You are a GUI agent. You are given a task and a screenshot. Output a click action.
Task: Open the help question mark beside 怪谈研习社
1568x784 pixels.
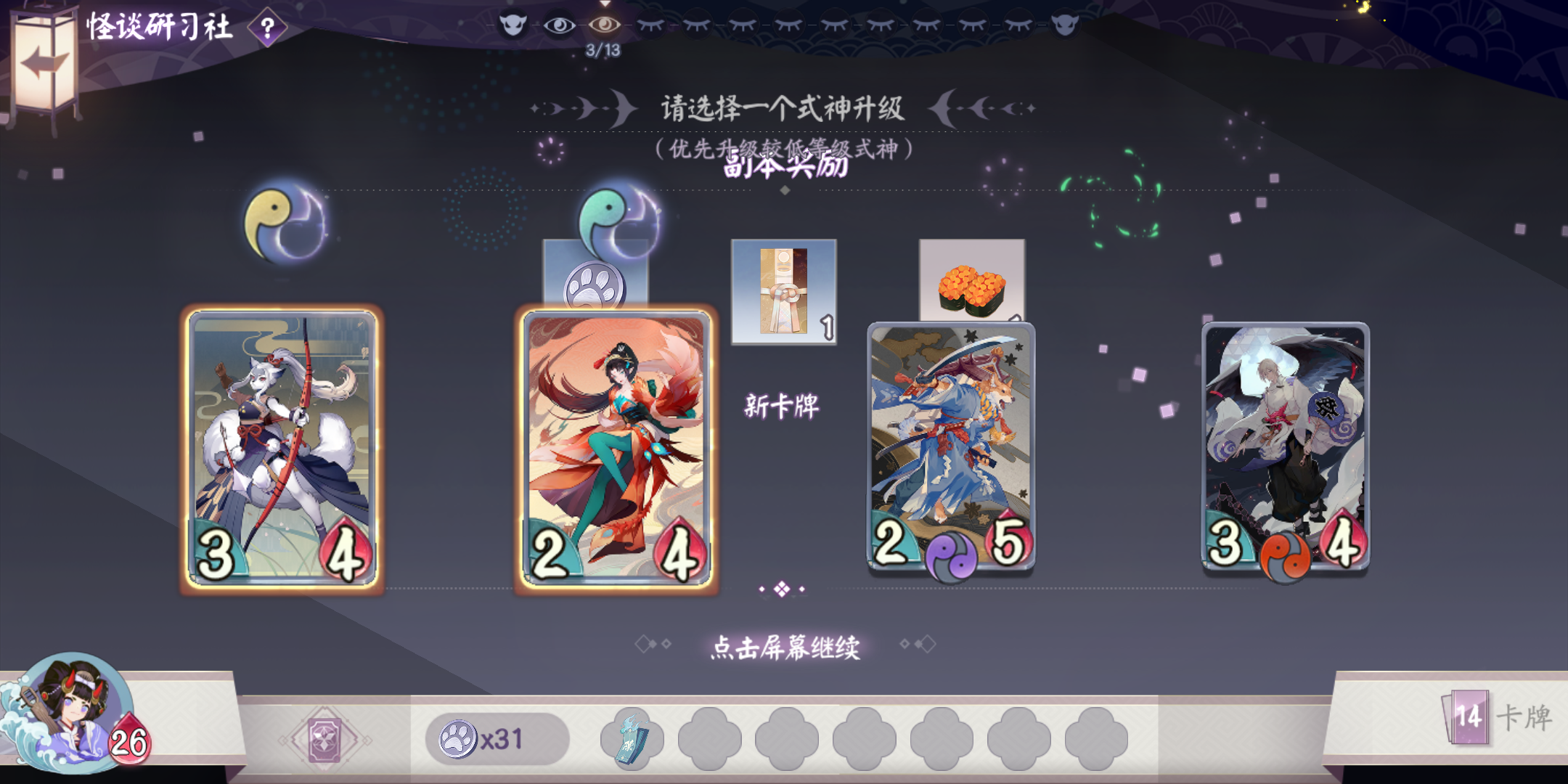[x=266, y=29]
